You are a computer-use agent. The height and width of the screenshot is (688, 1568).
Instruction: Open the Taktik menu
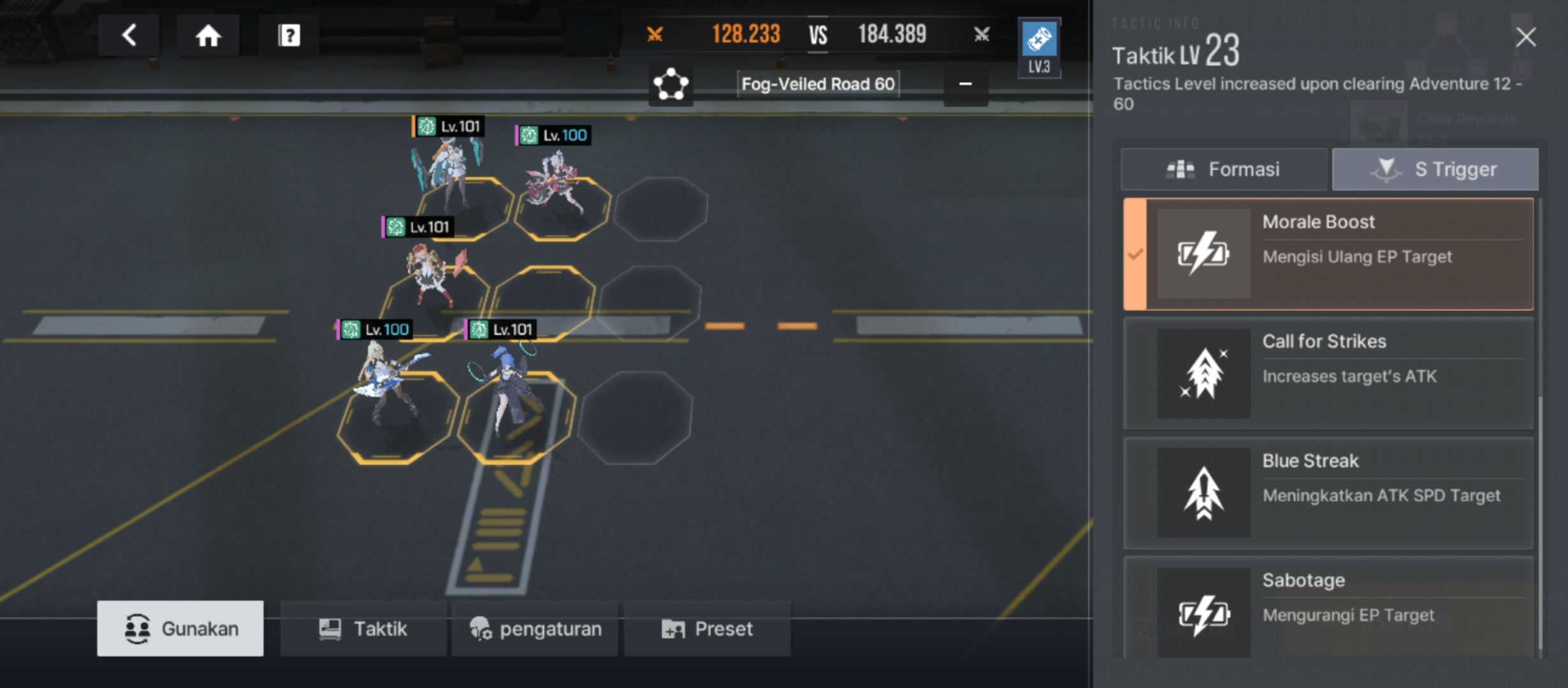(x=363, y=629)
